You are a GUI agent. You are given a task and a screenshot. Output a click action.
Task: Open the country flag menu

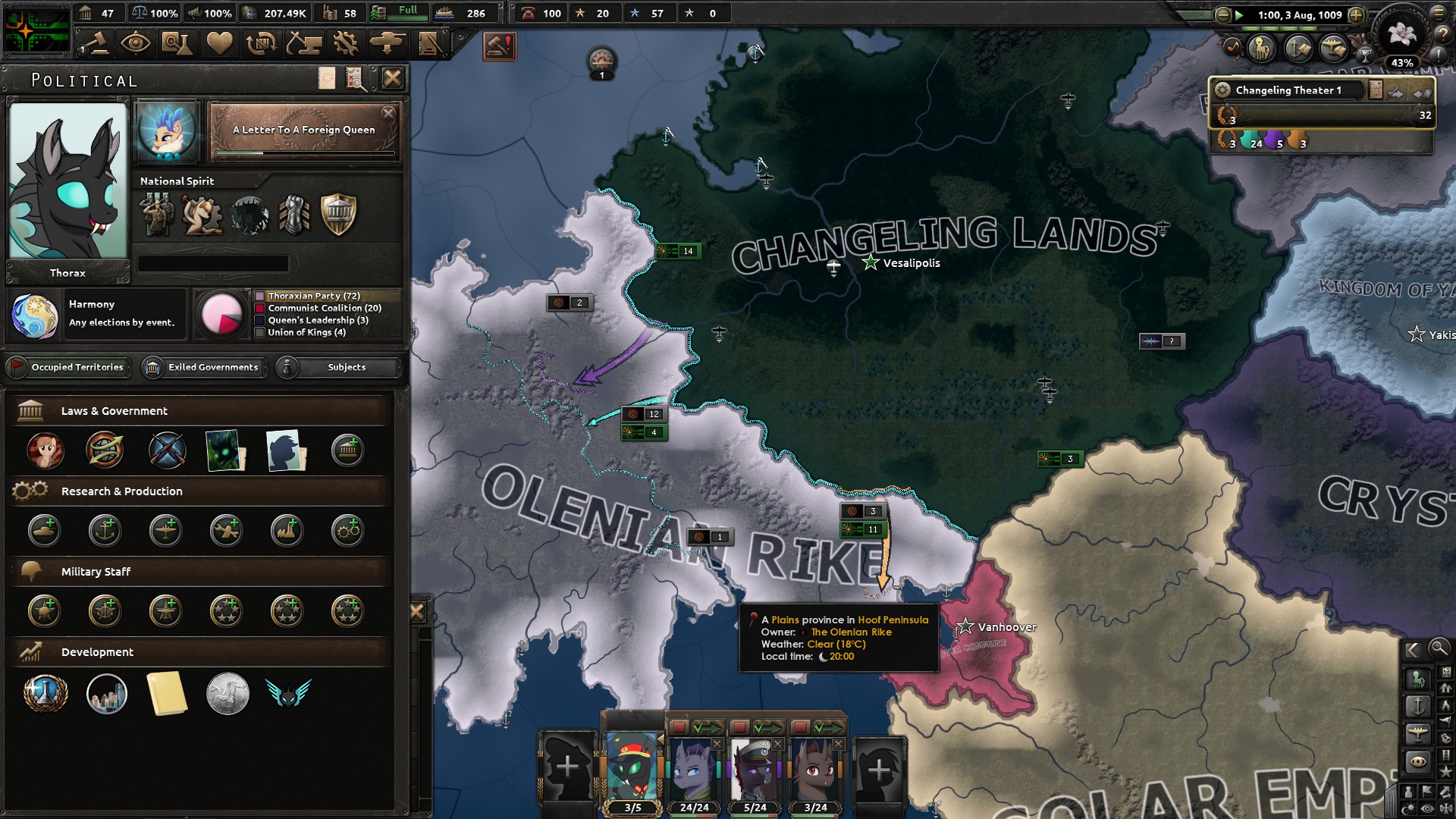click(x=36, y=30)
